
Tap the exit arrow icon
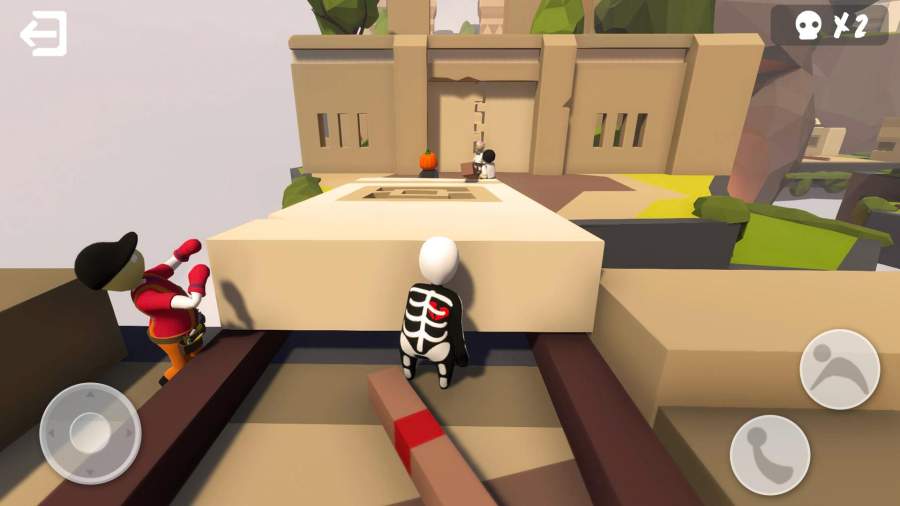point(43,34)
